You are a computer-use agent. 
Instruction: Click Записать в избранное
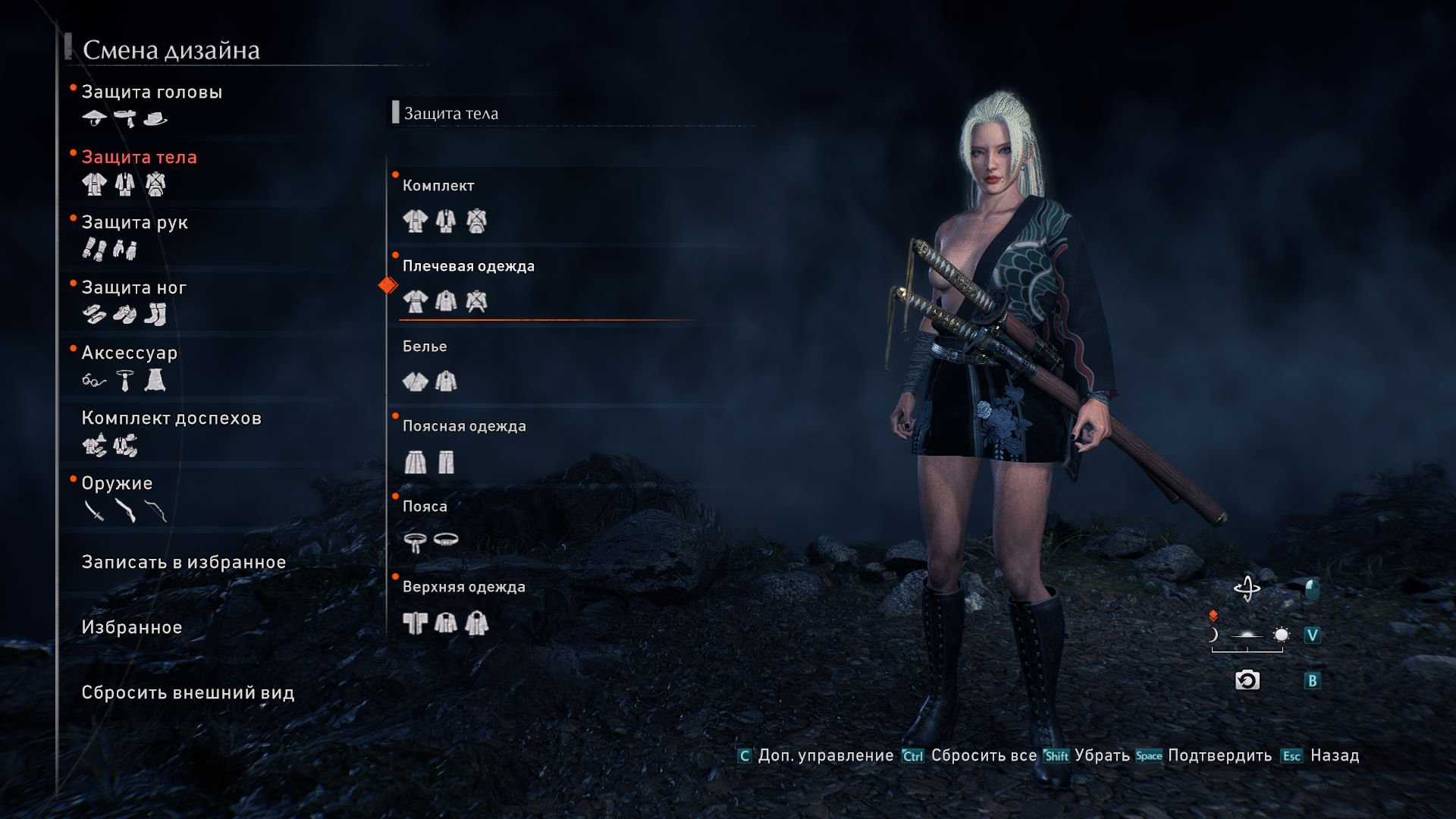point(184,563)
